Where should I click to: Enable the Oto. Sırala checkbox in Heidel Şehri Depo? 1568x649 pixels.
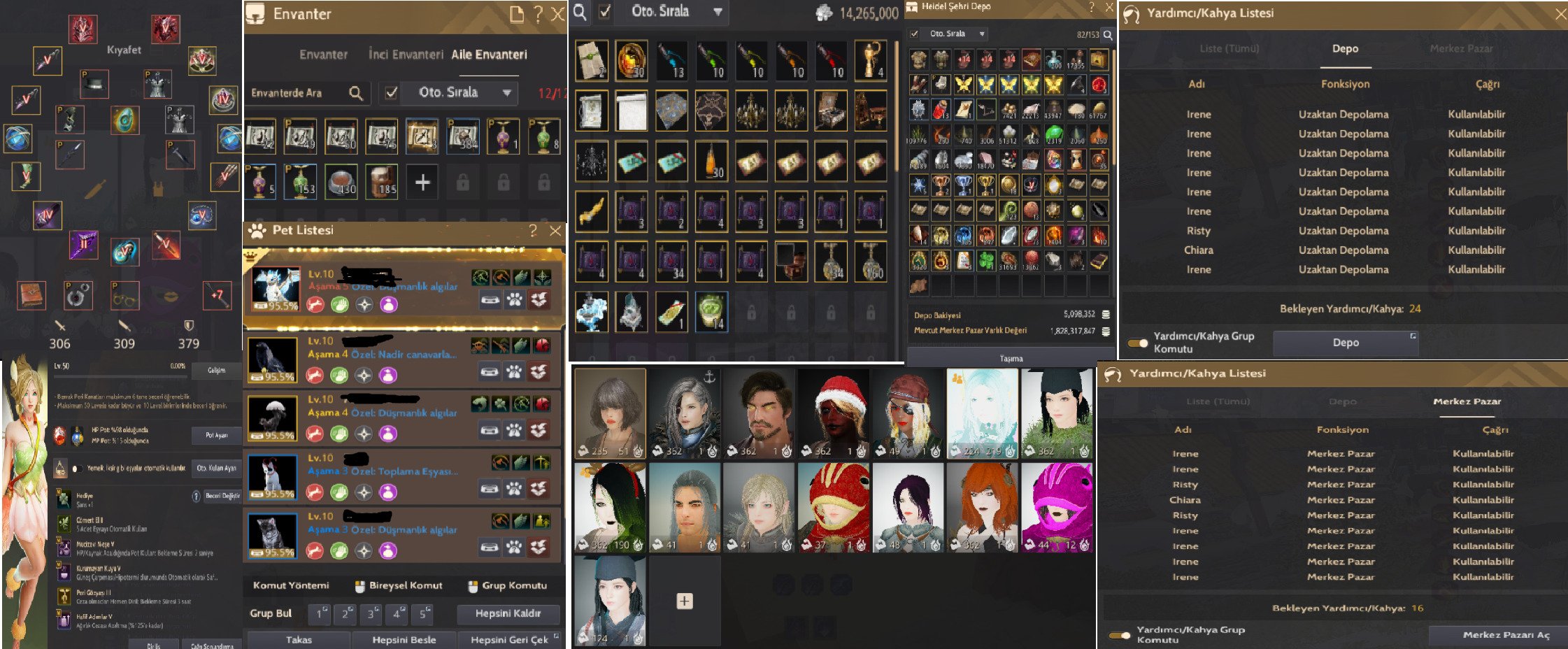click(913, 33)
